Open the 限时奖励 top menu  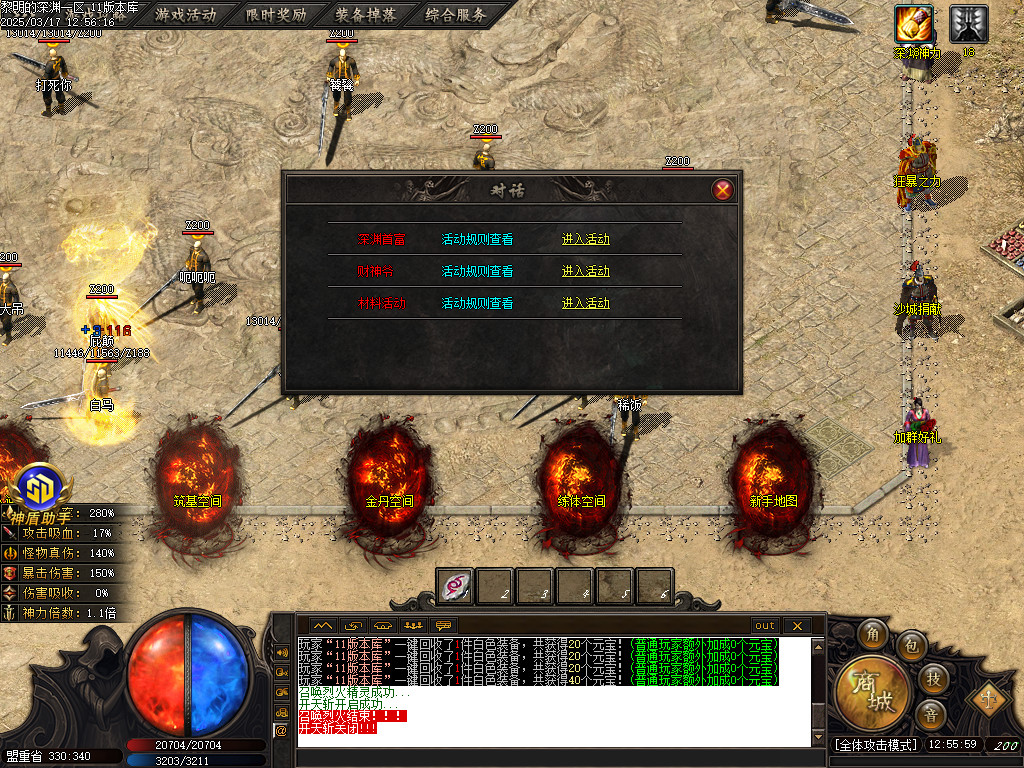click(276, 15)
